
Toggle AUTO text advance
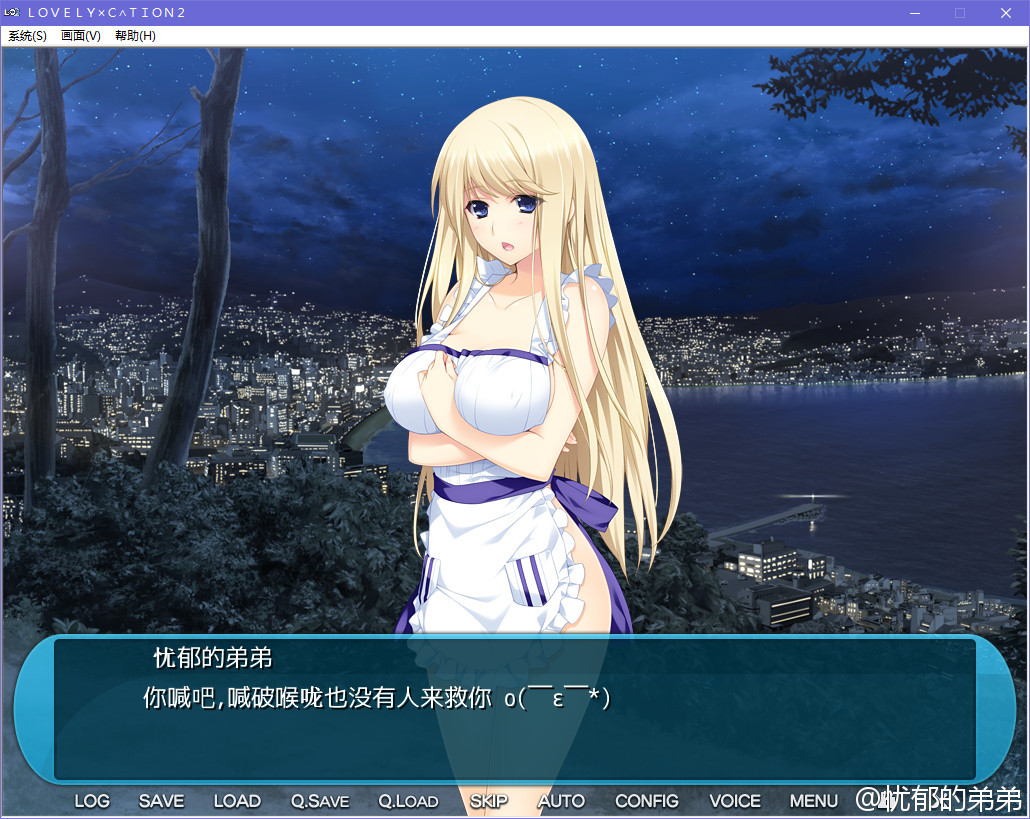[561, 801]
